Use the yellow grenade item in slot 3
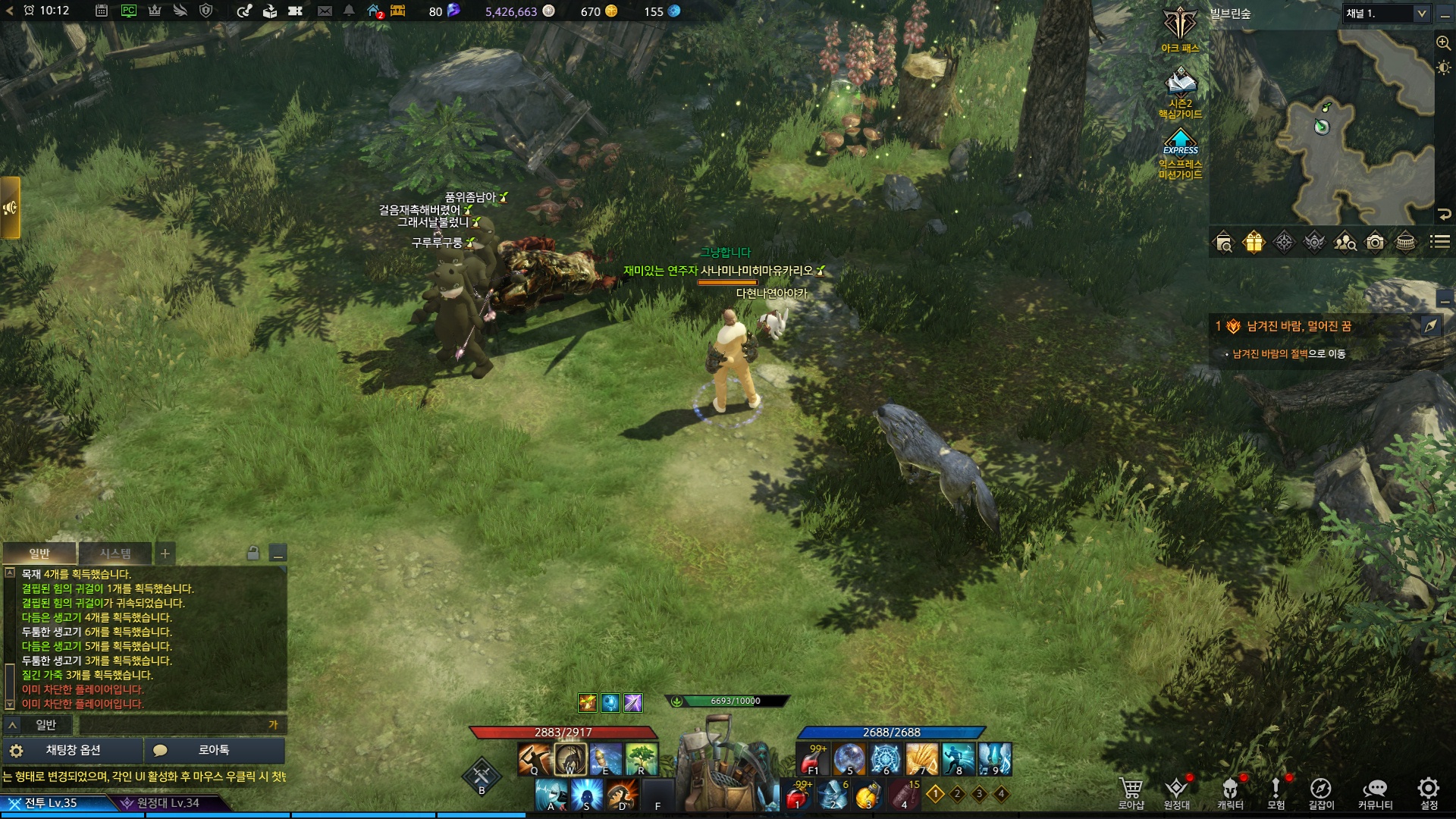Image resolution: width=1456 pixels, height=819 pixels. 868,795
